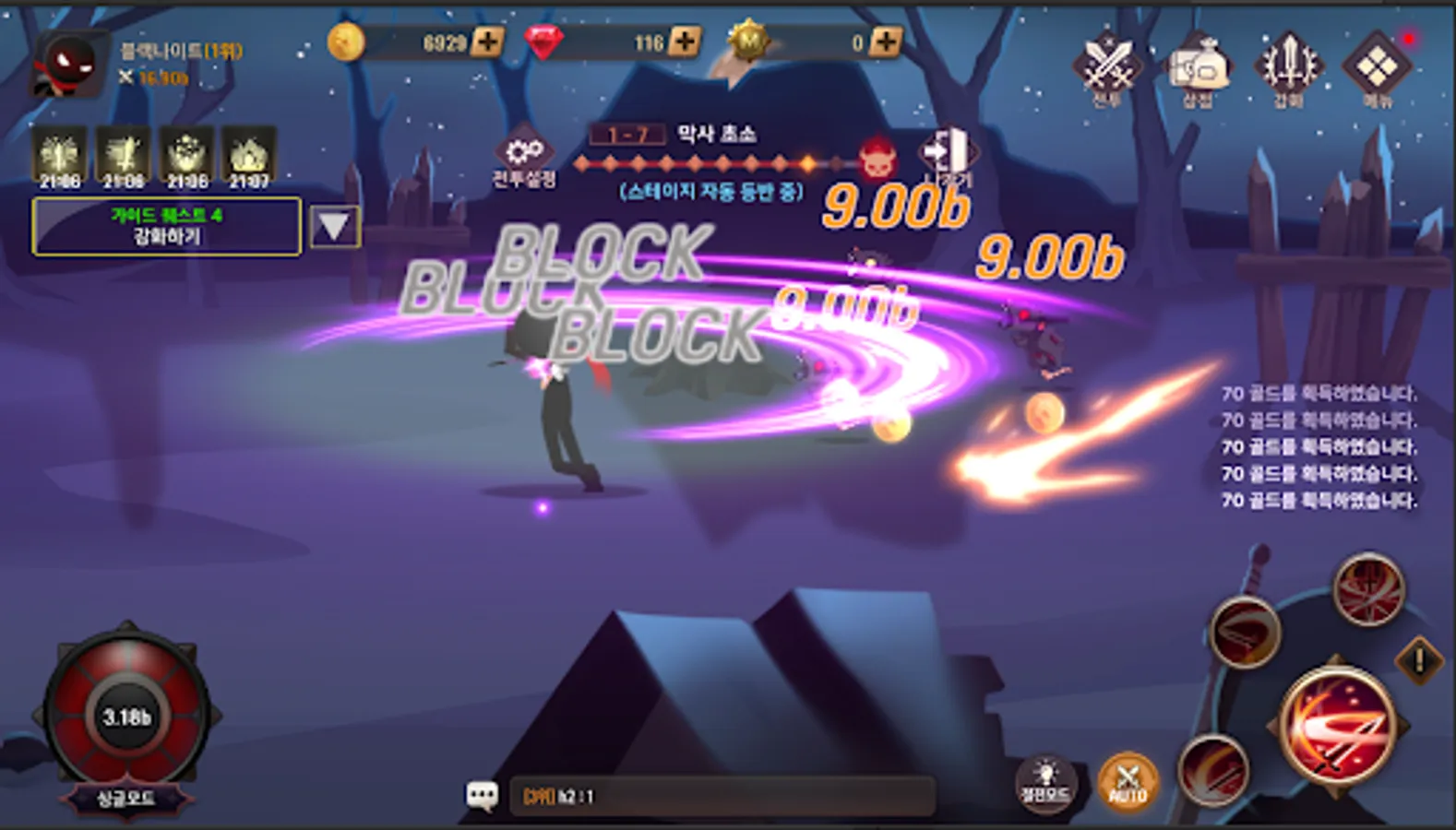Open the ruby purchase plus button
1456x830 pixels.
[683, 41]
